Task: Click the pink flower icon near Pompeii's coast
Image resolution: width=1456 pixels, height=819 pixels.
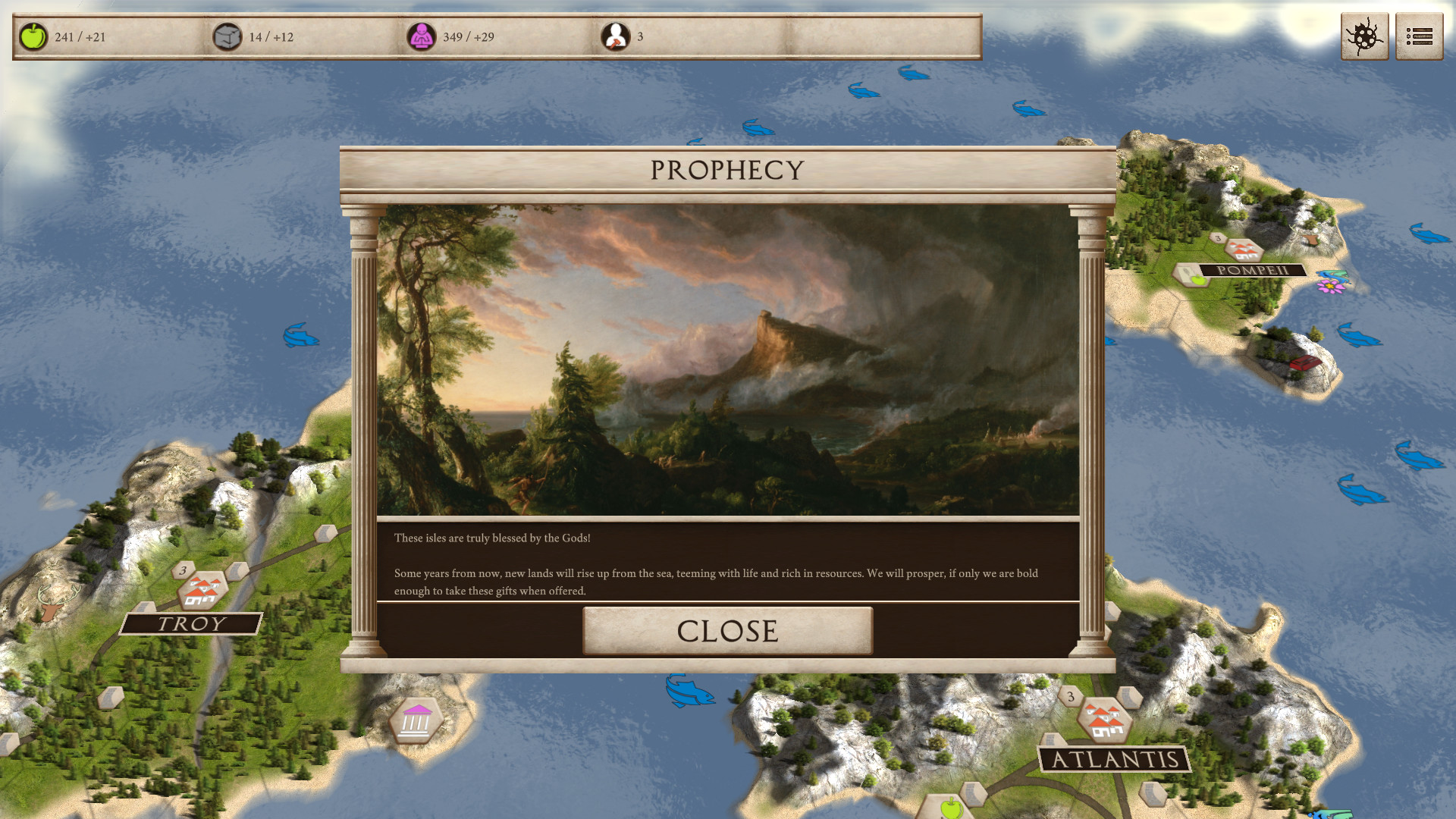Action: [1330, 287]
